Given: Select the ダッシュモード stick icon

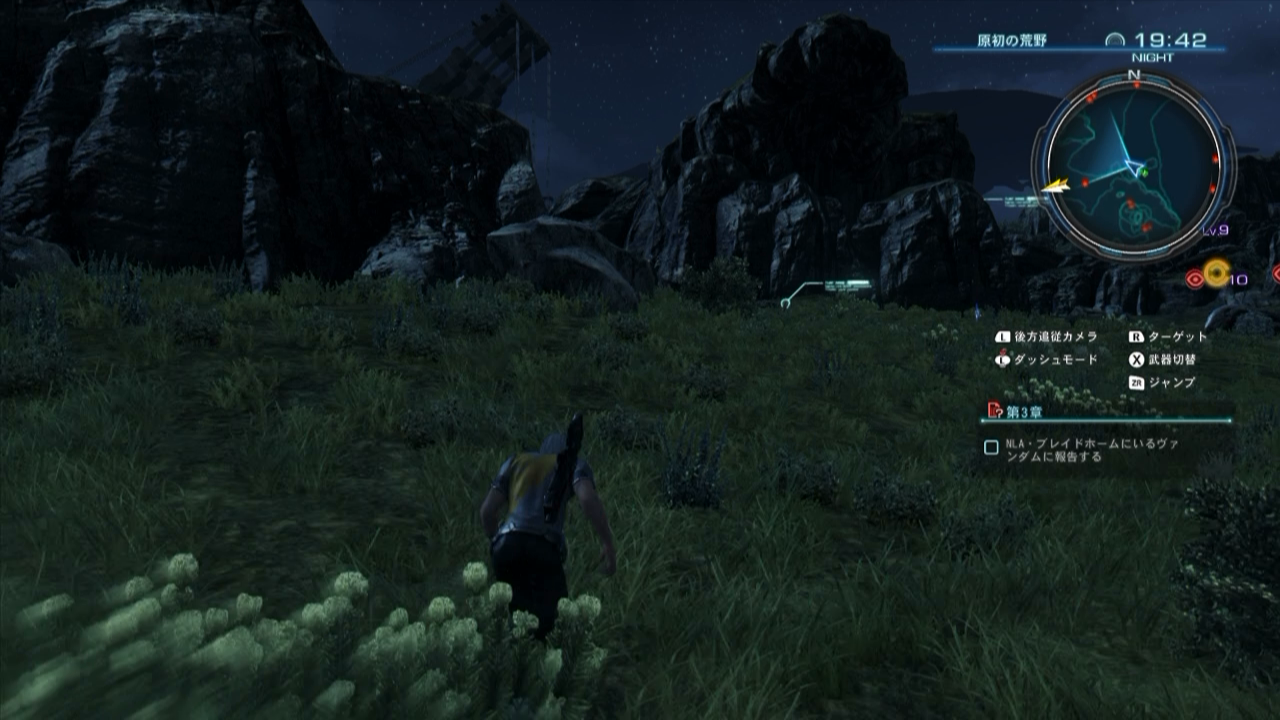Looking at the screenshot, I should coord(1001,358).
